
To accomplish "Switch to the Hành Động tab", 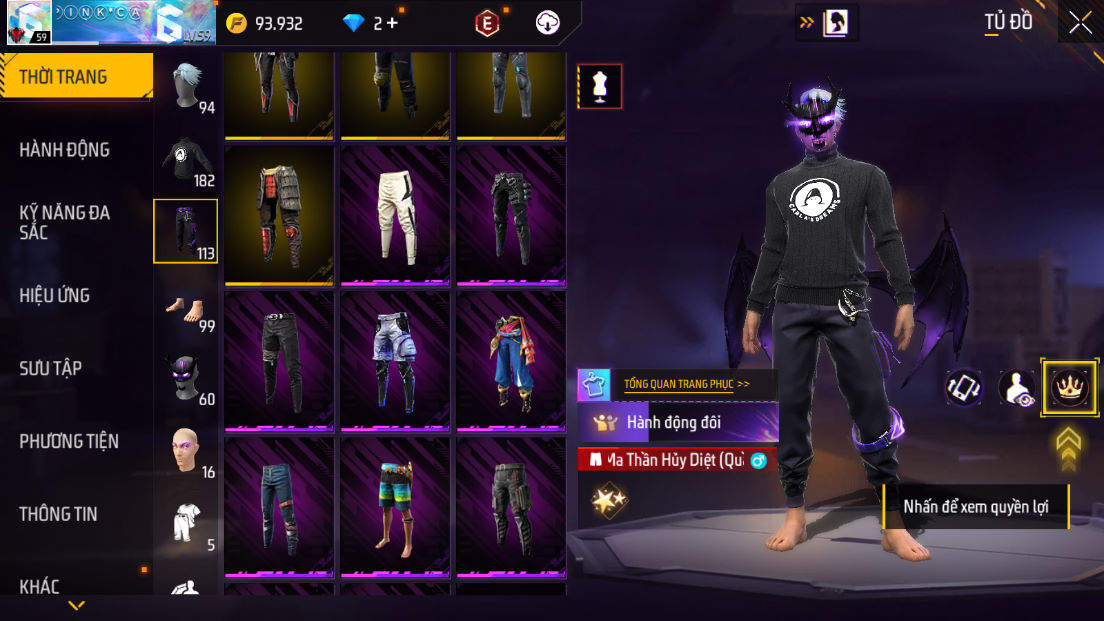I will (65, 150).
